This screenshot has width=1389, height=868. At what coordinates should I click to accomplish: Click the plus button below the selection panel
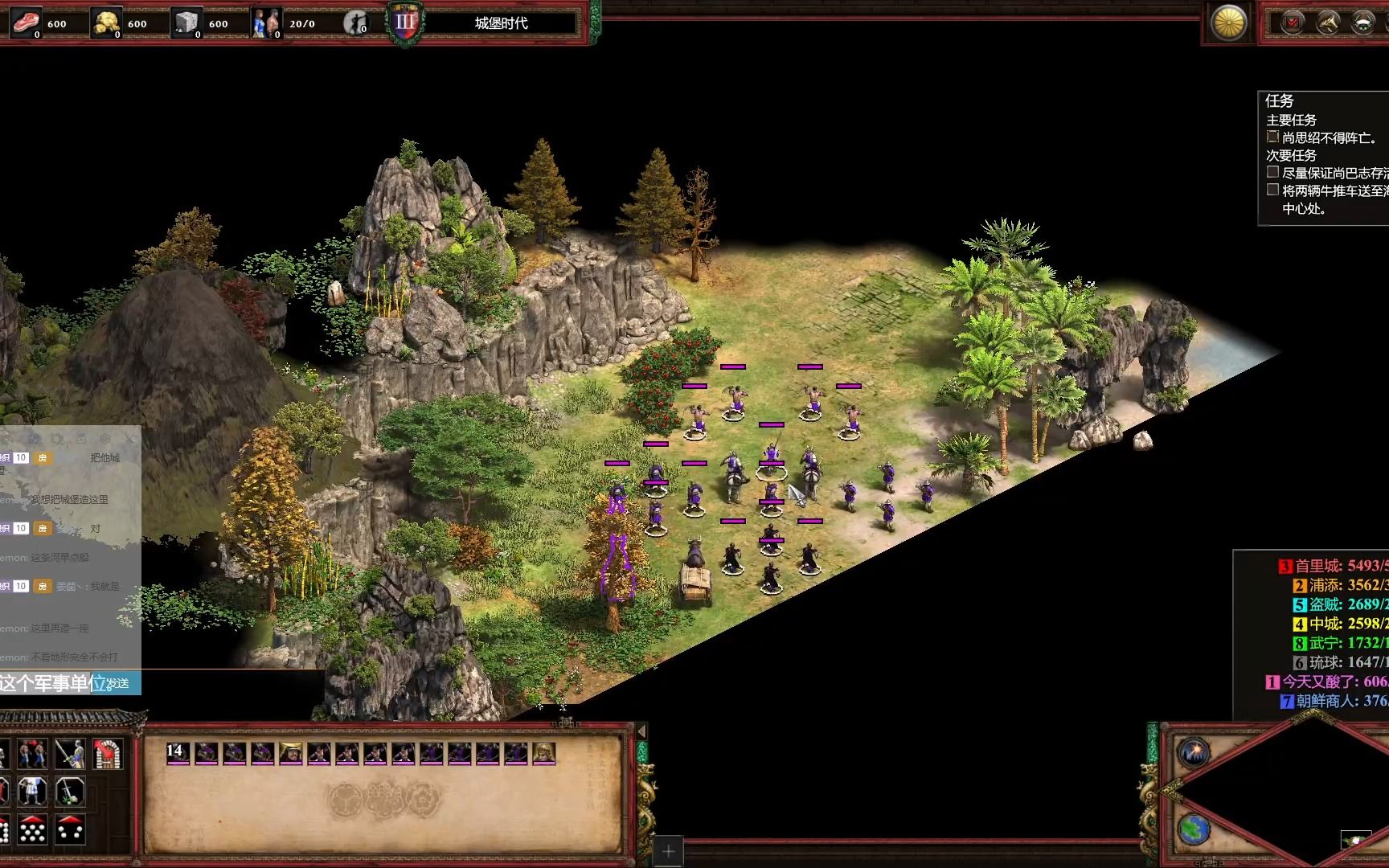[x=668, y=850]
